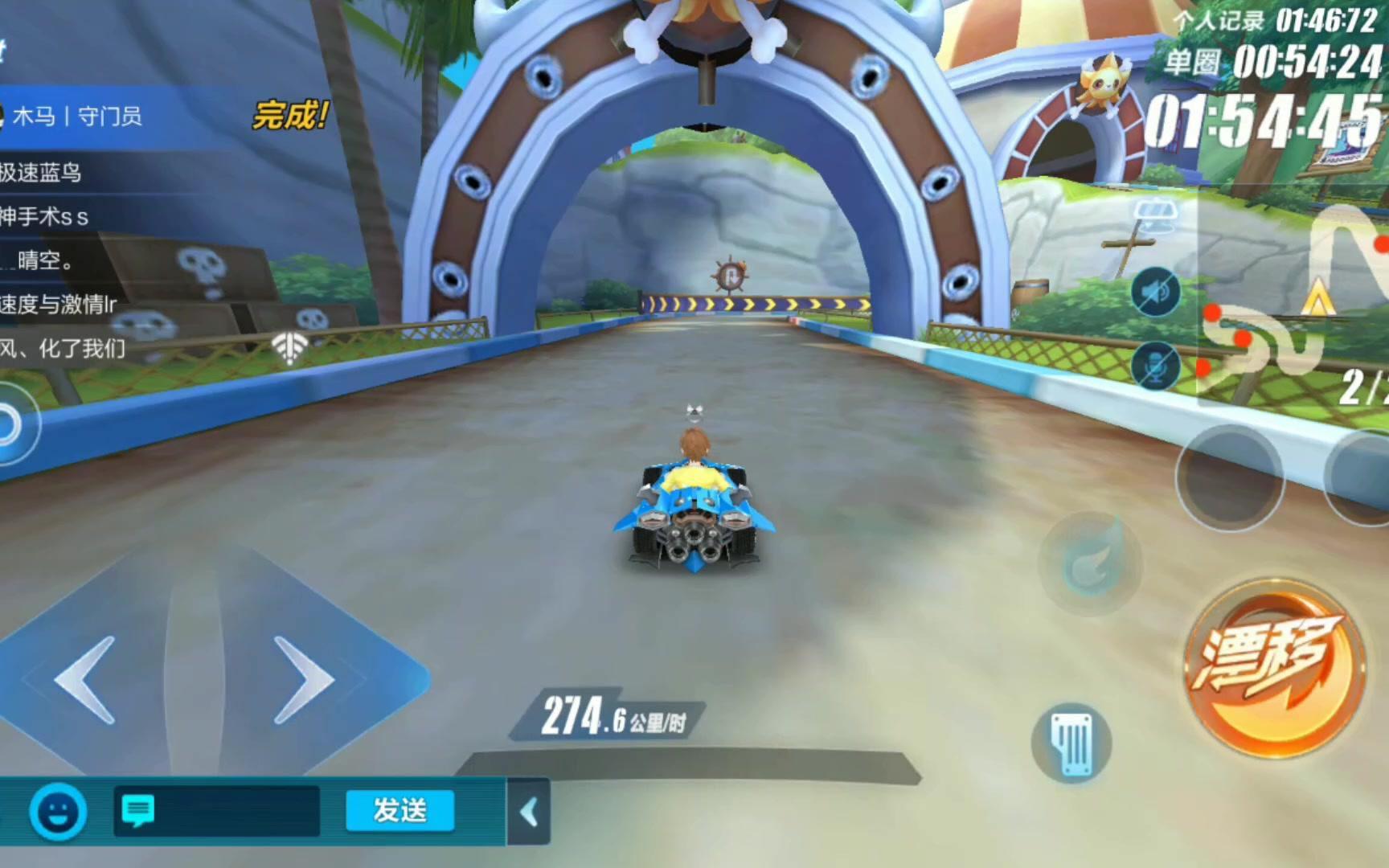Tap the orange 漂移 drift button
The width and height of the screenshot is (1389, 868).
[1274, 667]
